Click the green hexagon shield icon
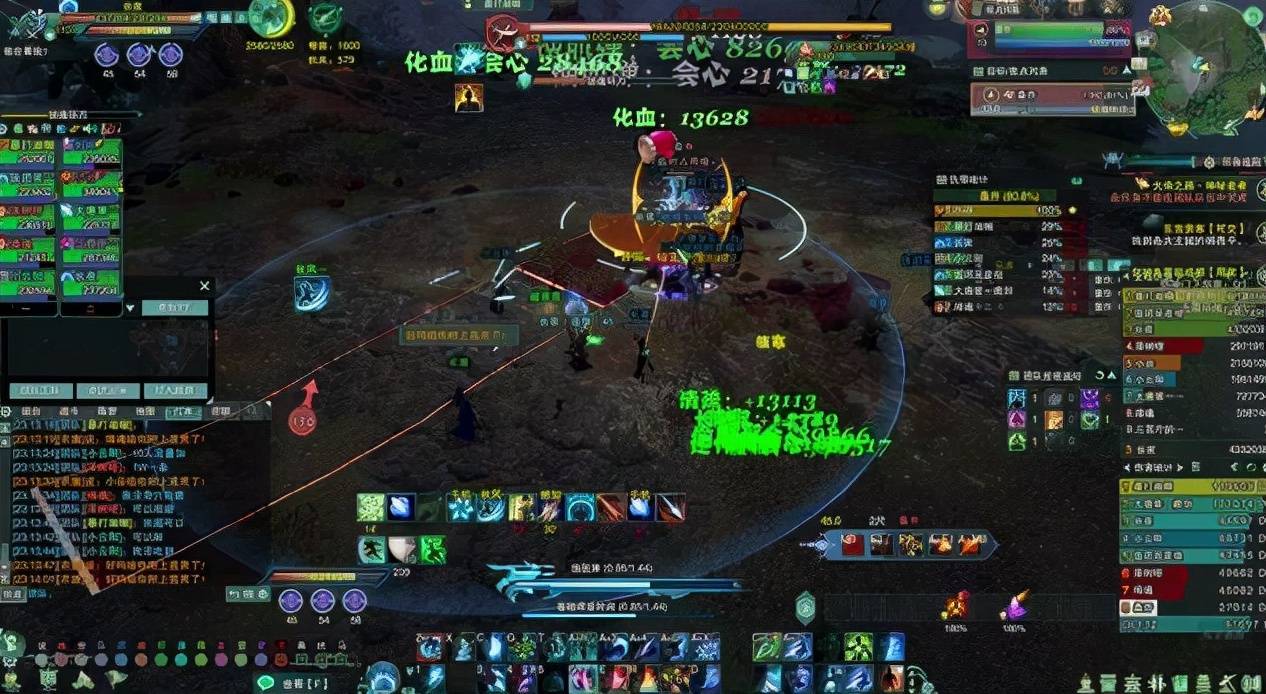 [x=805, y=607]
